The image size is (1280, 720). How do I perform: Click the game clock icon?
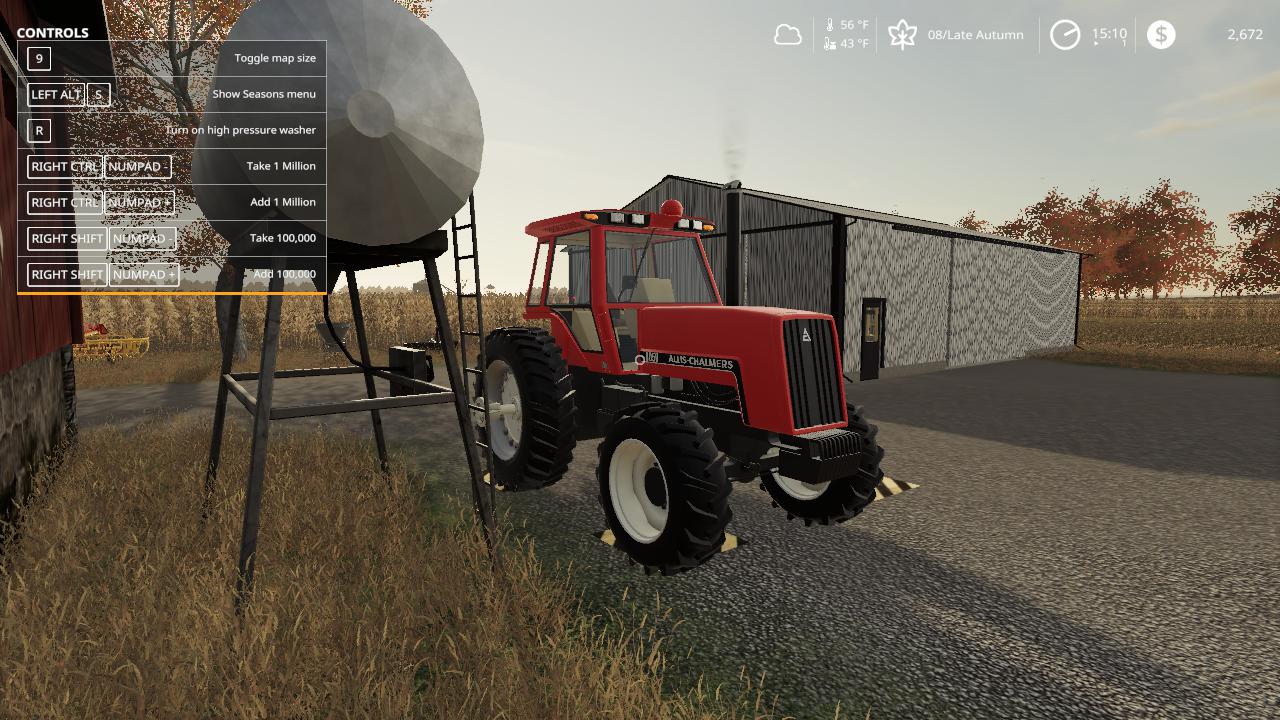(x=1065, y=35)
